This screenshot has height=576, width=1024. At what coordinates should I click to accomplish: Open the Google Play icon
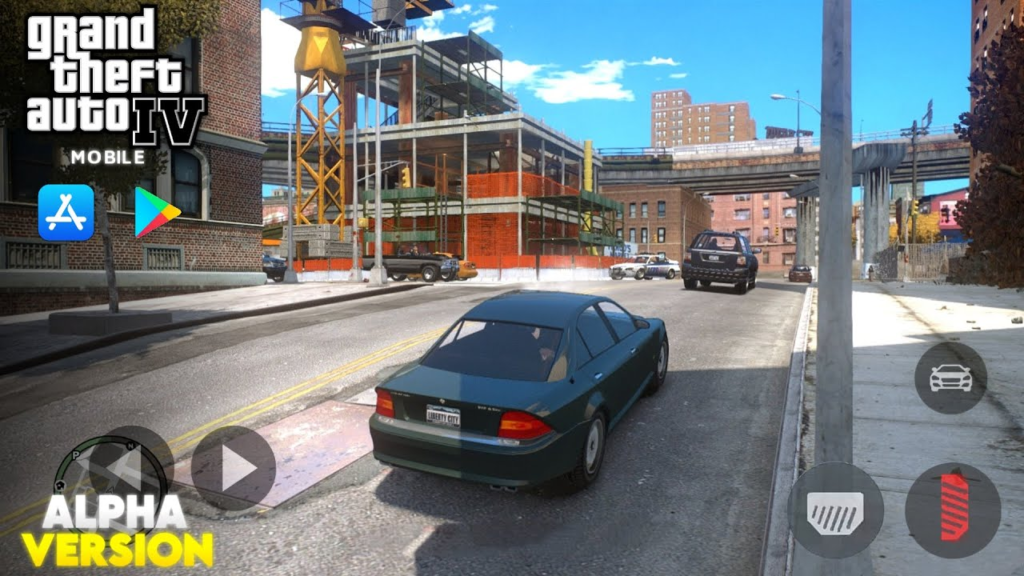coord(156,212)
